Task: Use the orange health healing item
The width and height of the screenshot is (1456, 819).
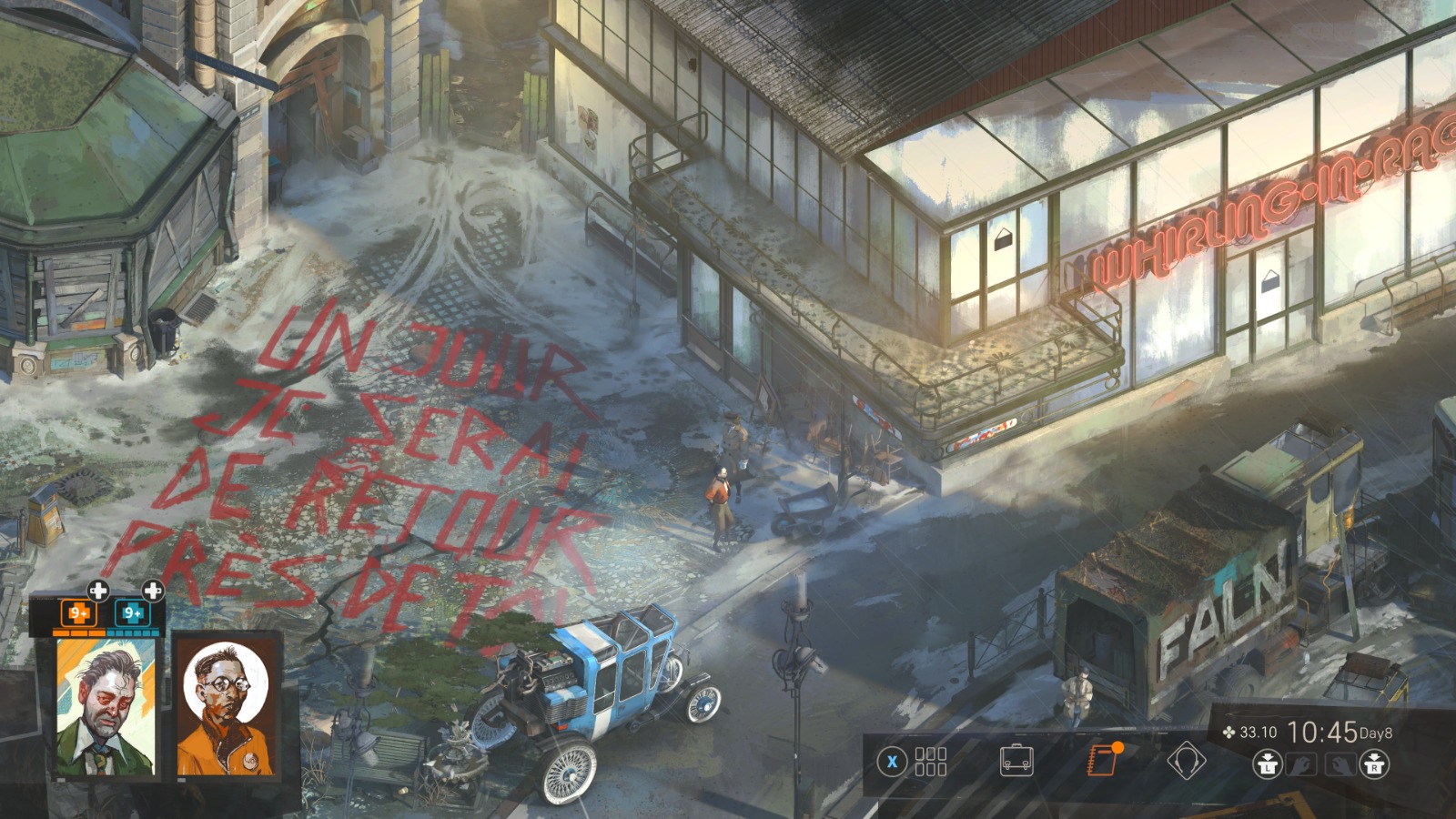Action: [79, 612]
